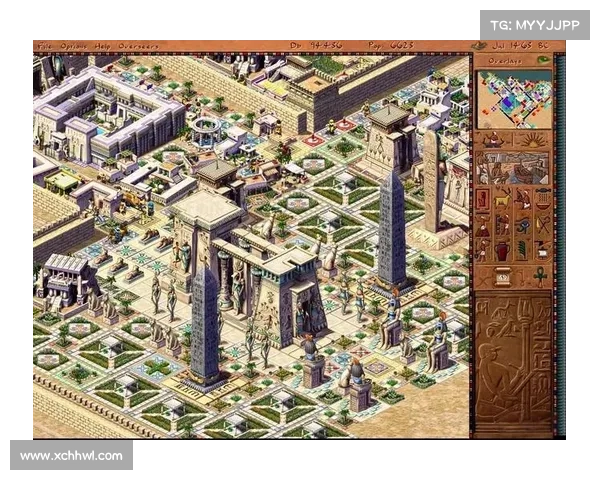This screenshot has height=480, width=600.
Task: Choose the yellow ox build icon
Action: tap(503, 198)
